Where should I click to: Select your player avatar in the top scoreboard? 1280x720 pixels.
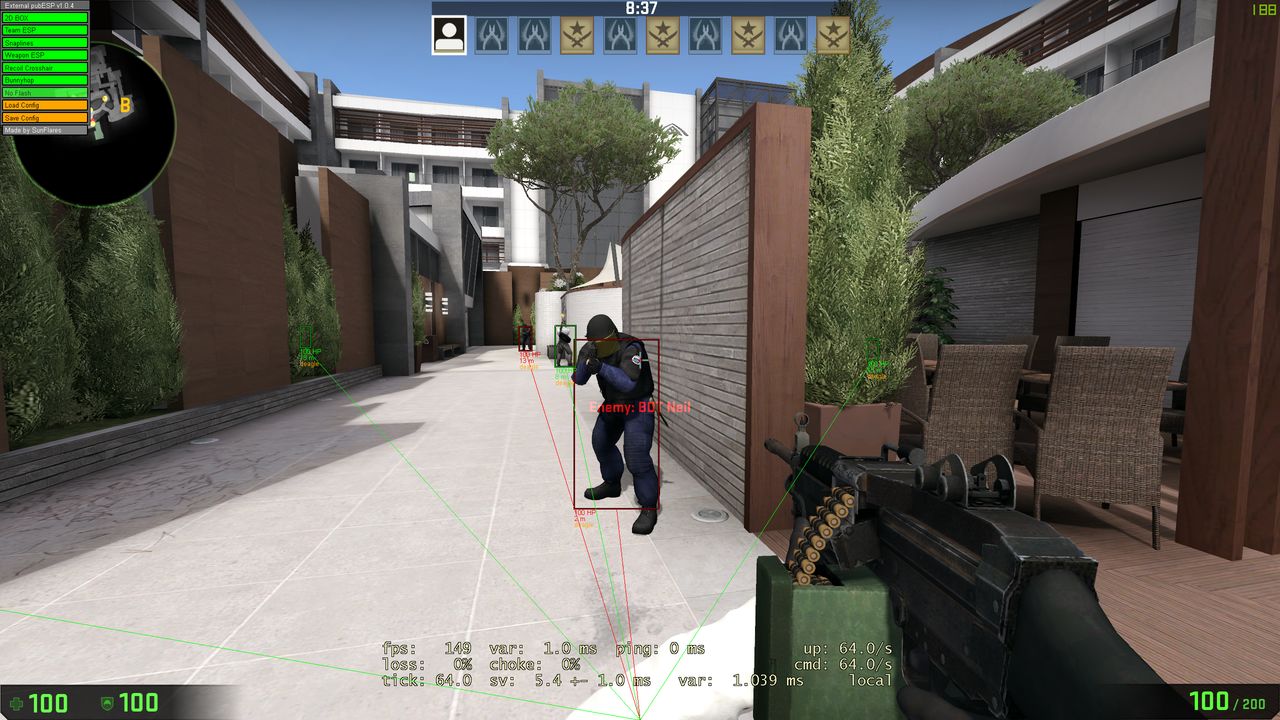tap(449, 32)
